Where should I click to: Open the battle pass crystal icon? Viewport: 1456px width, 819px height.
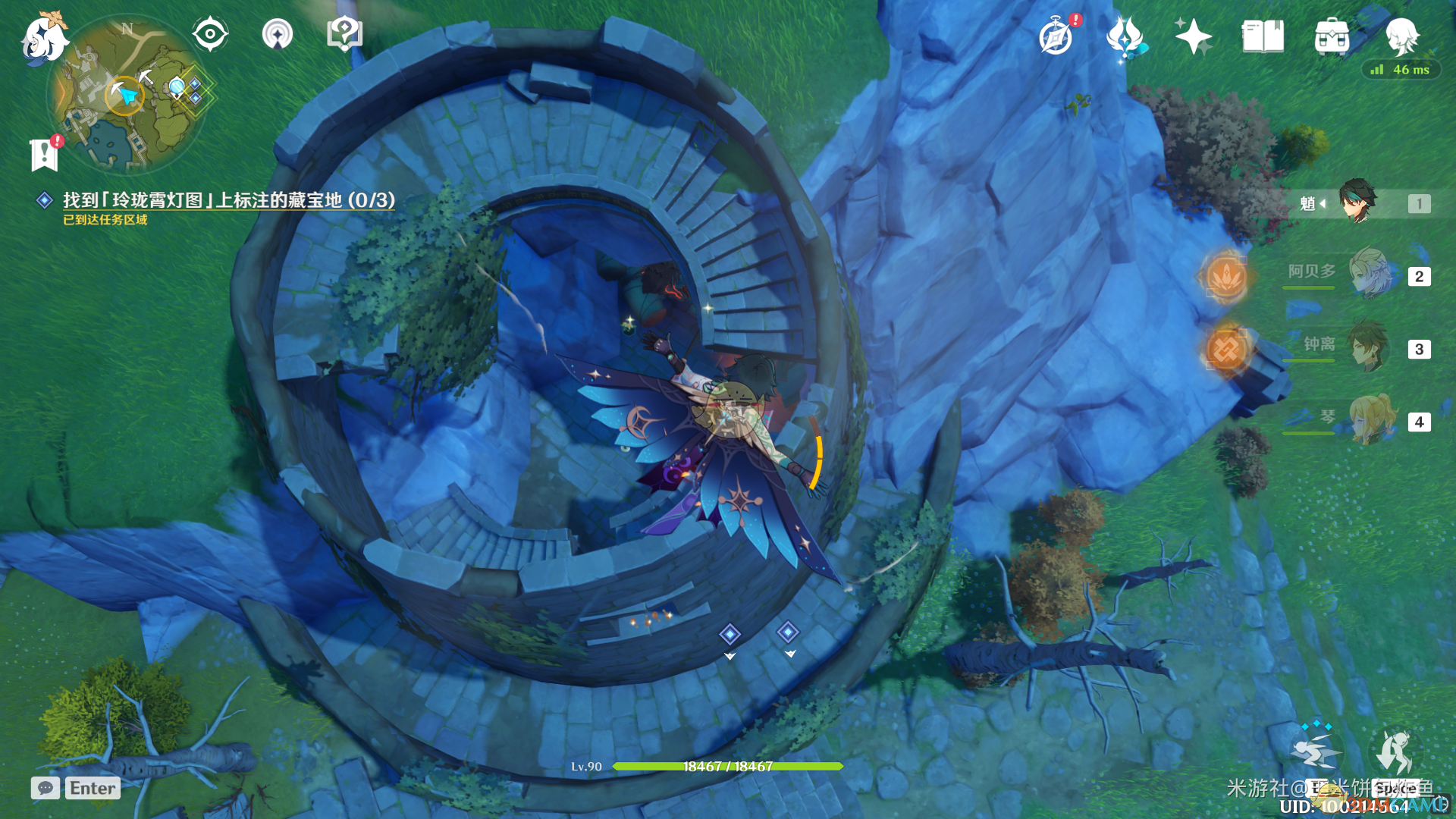click(1125, 36)
